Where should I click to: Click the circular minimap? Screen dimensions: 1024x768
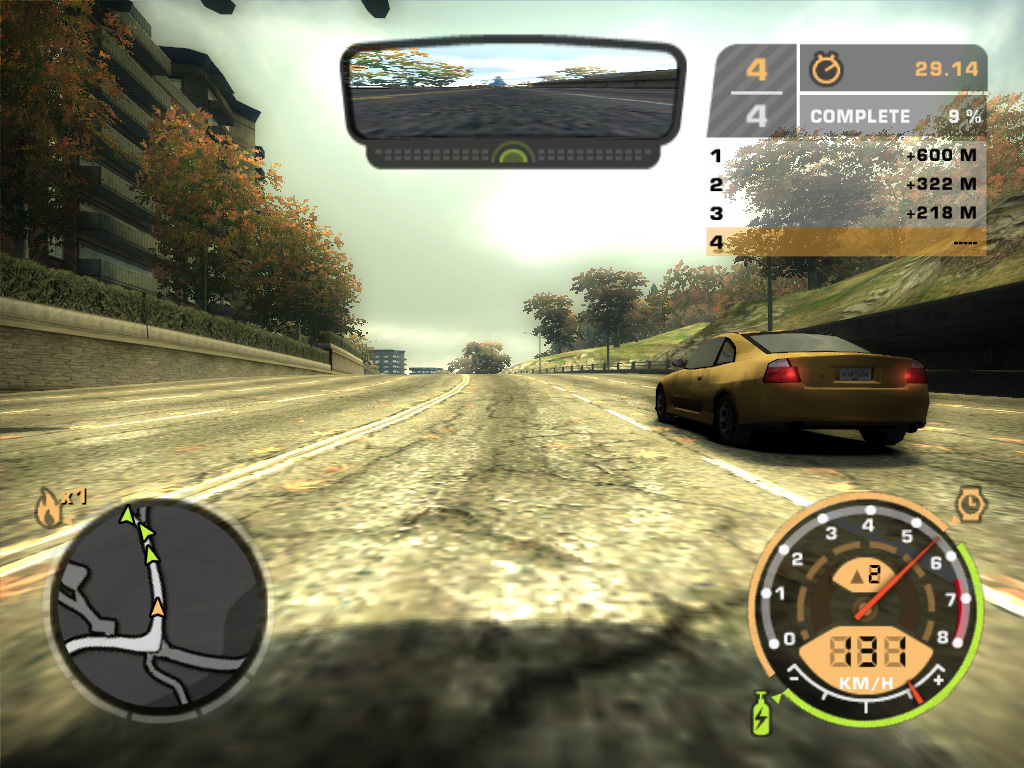158,610
